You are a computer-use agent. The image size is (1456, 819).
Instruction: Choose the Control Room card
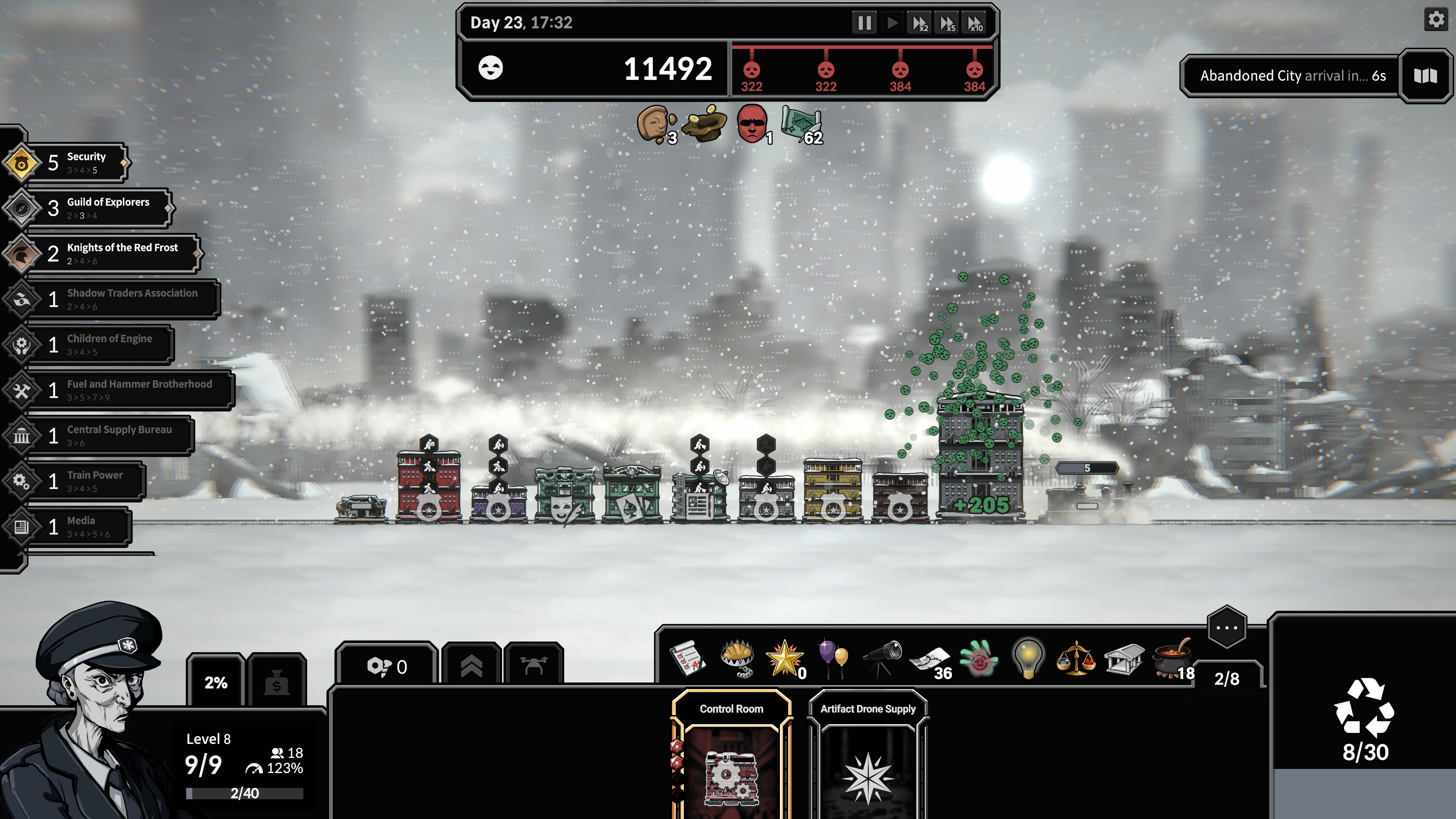[x=731, y=758]
